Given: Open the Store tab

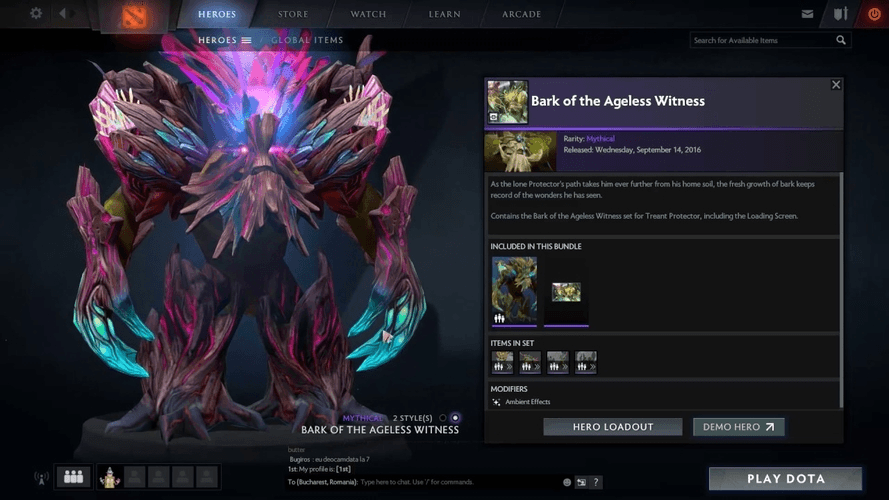Looking at the screenshot, I should click(294, 14).
